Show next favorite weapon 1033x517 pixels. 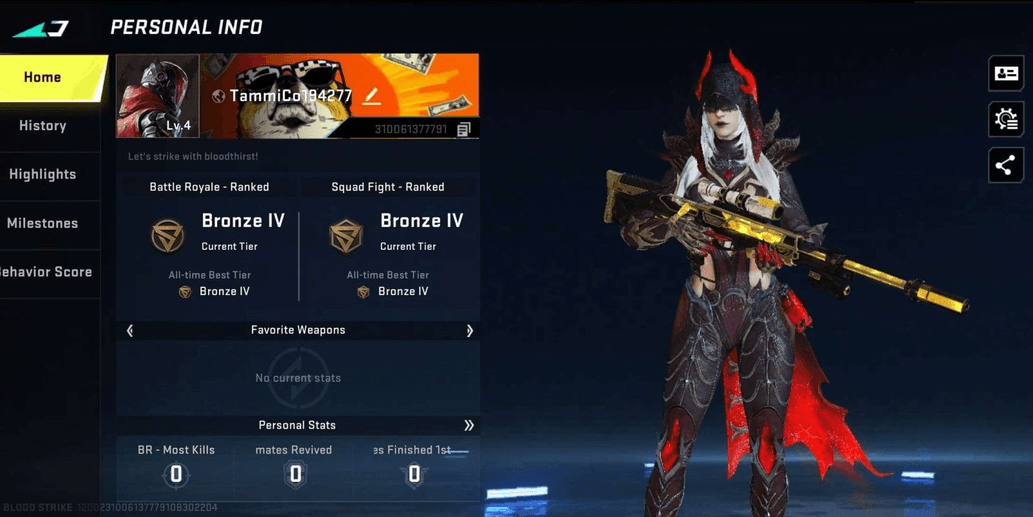click(x=469, y=330)
